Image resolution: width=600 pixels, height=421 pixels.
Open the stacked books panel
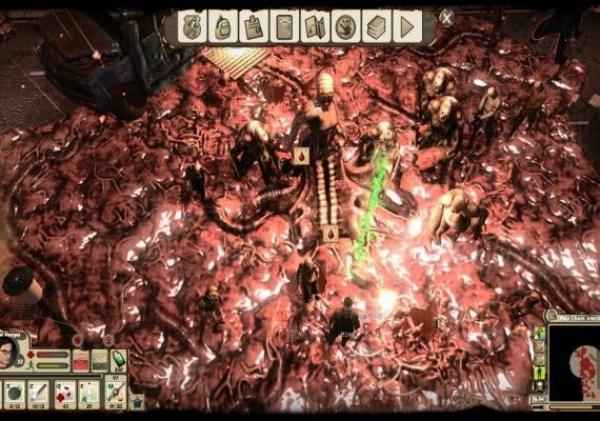376,26
